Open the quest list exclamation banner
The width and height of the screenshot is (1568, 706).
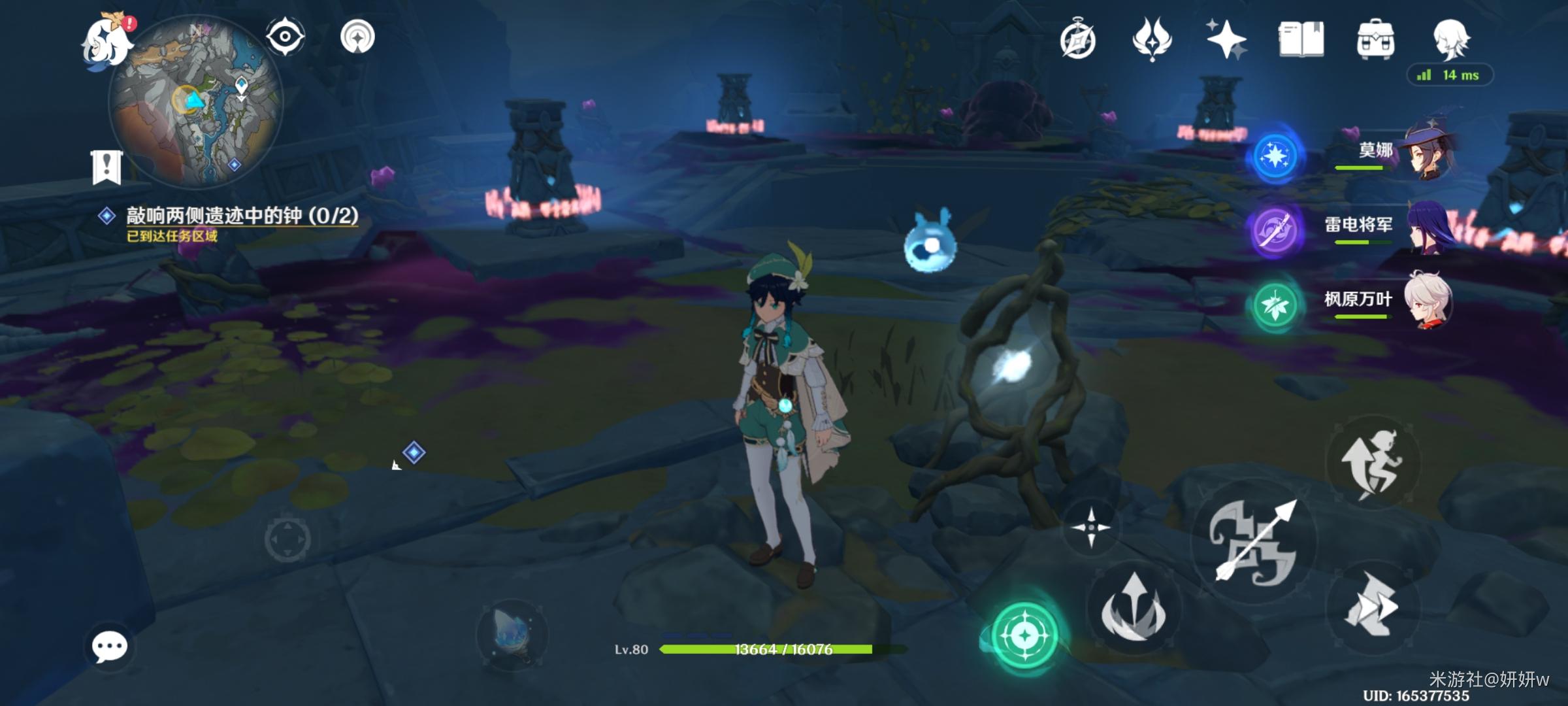pos(106,167)
